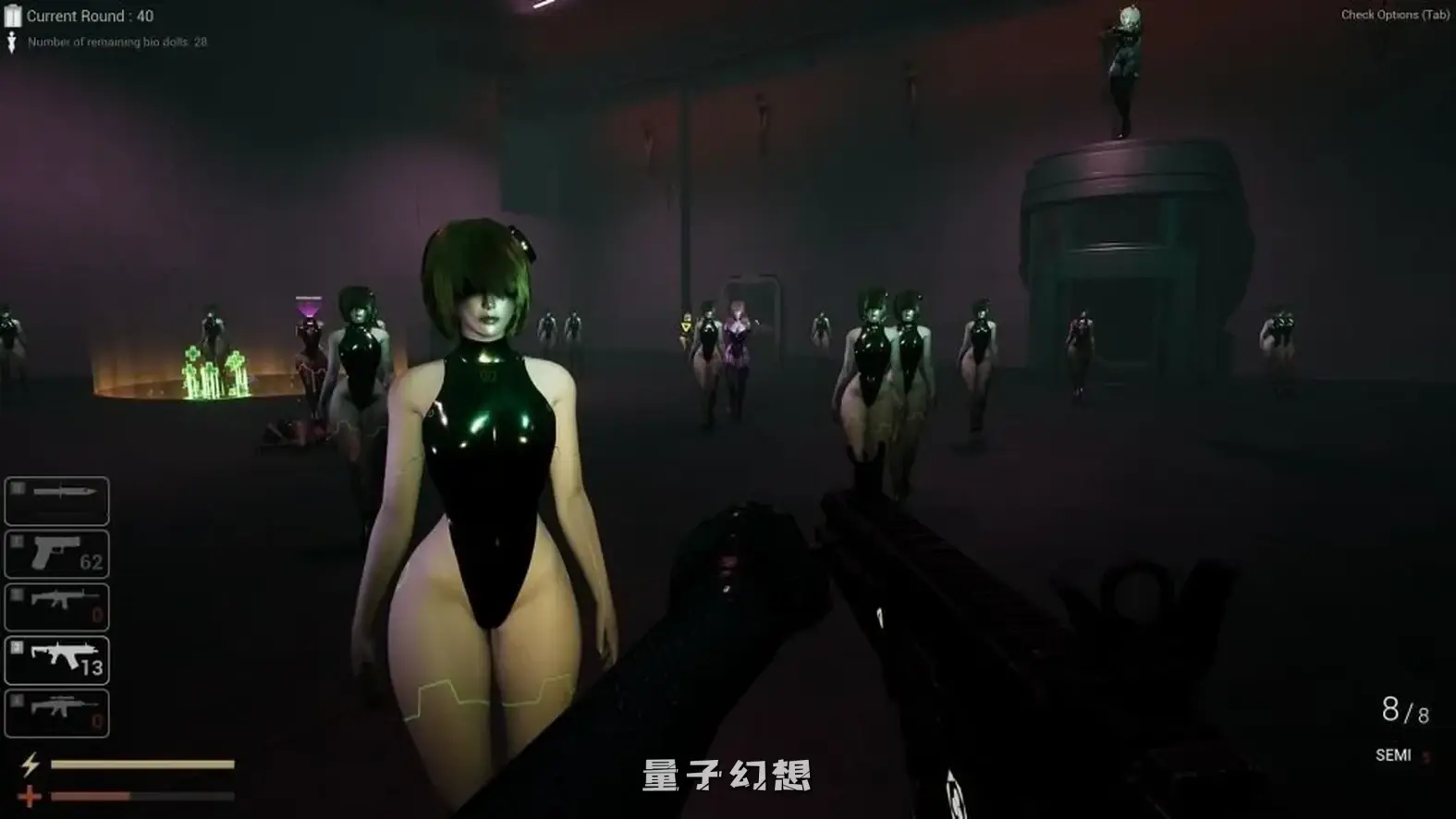Select the bottom rifle weapon slot
This screenshot has height=819, width=1456.
pyautogui.click(x=55, y=710)
